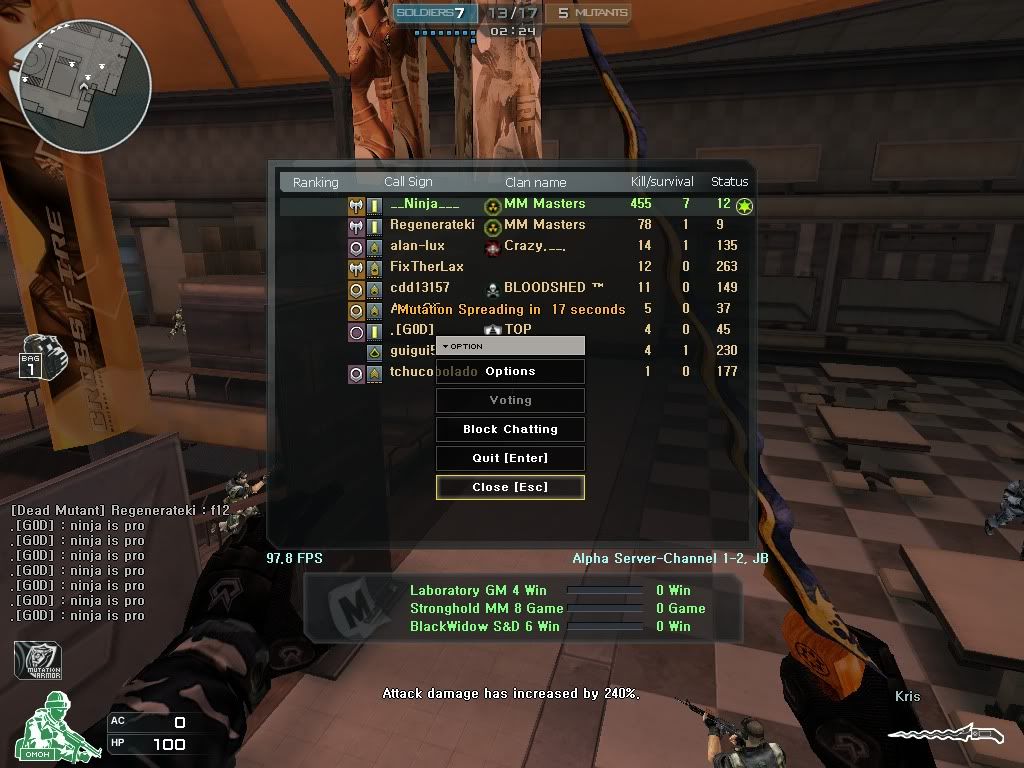Select the Block Chatting button

[510, 429]
